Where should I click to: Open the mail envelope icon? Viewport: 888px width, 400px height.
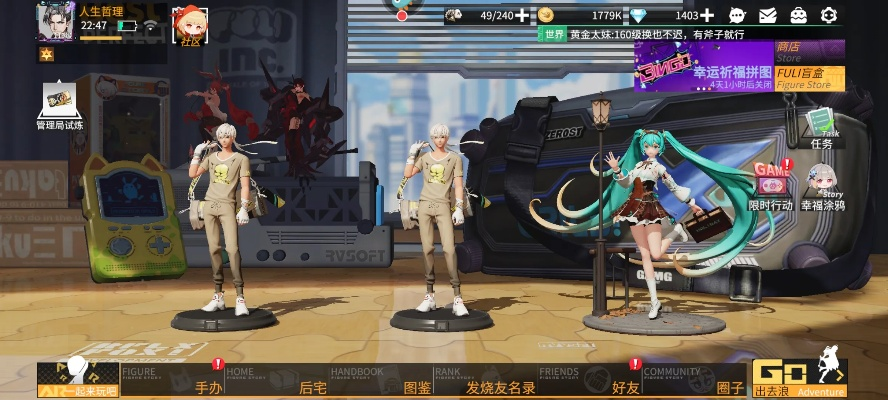click(767, 15)
